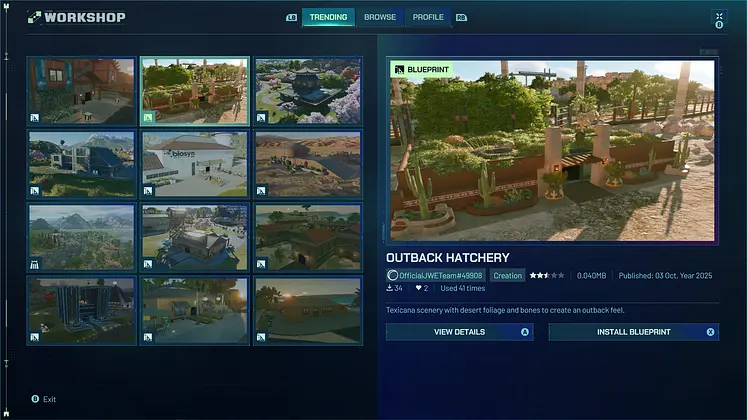
Task: Click the large Outback Hatchery preview image
Action: click(551, 150)
